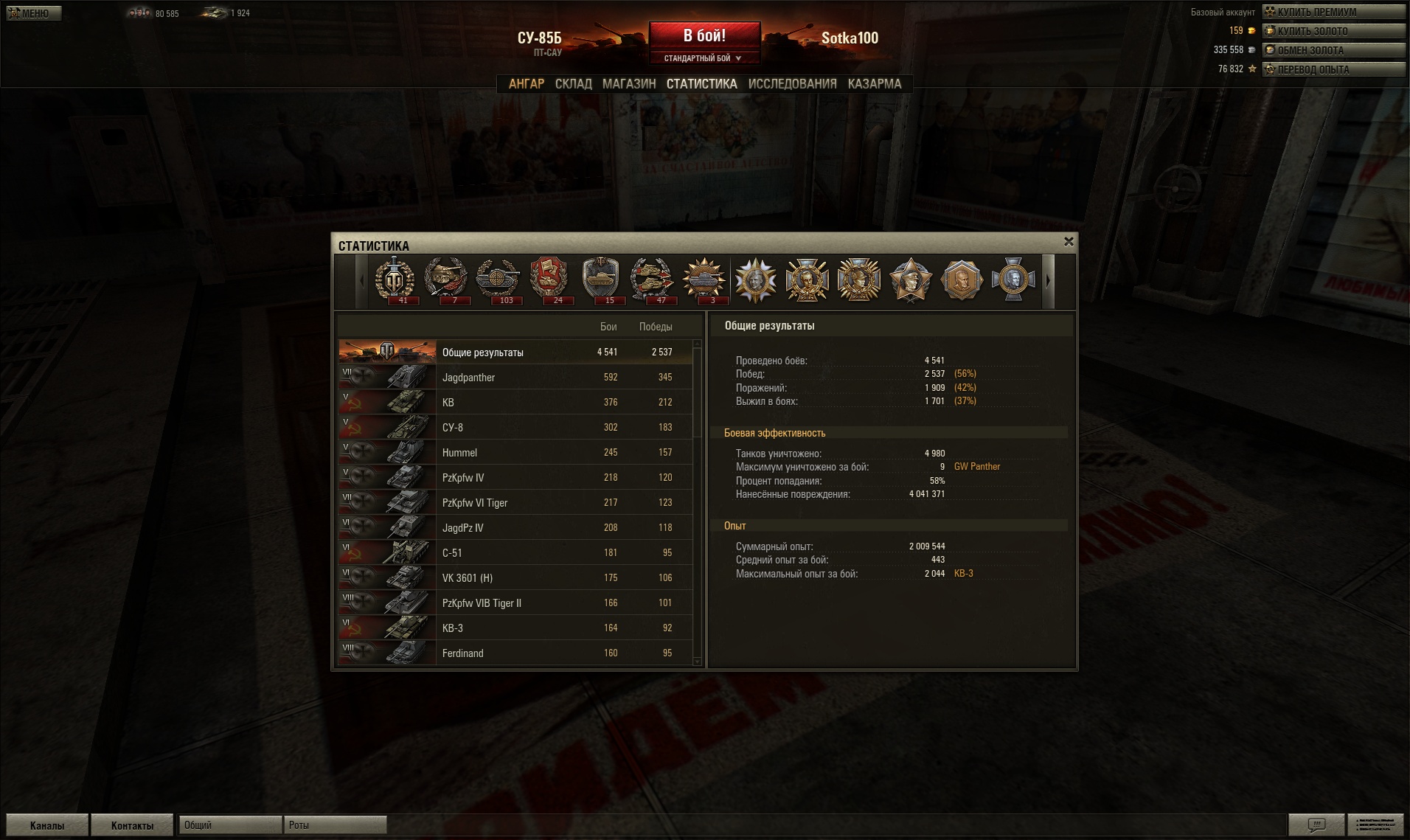Open the Контакты list
This screenshot has width=1410, height=840.
point(132,825)
